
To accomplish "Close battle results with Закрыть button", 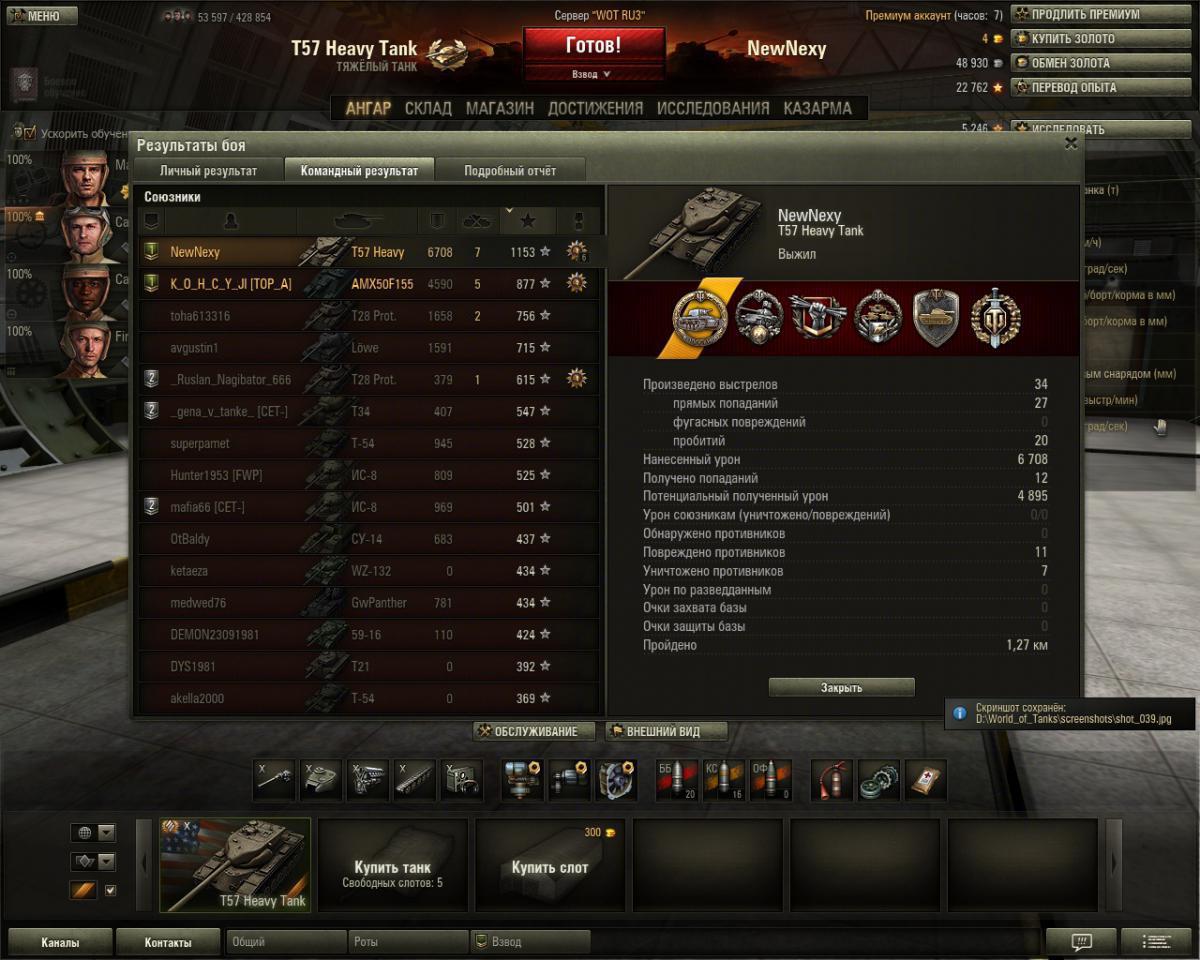I will point(841,688).
